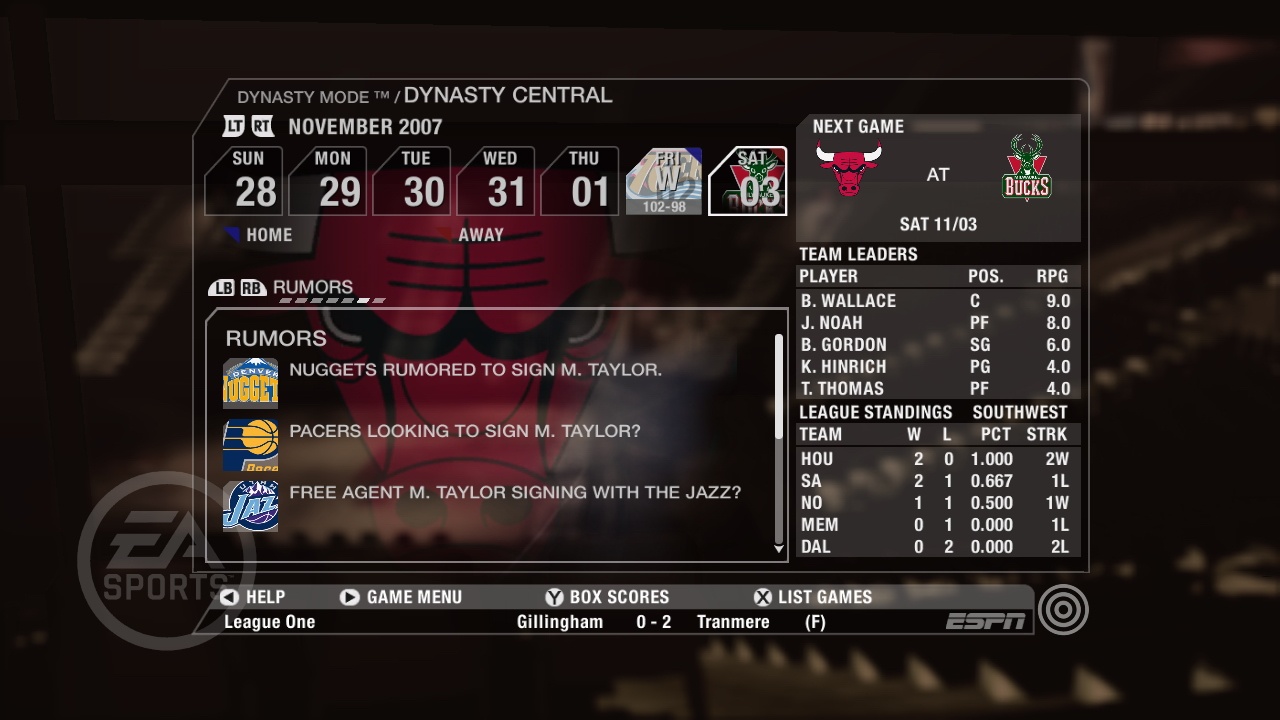Expand rumors list with down arrow
The height and width of the screenshot is (720, 1280).
(779, 549)
